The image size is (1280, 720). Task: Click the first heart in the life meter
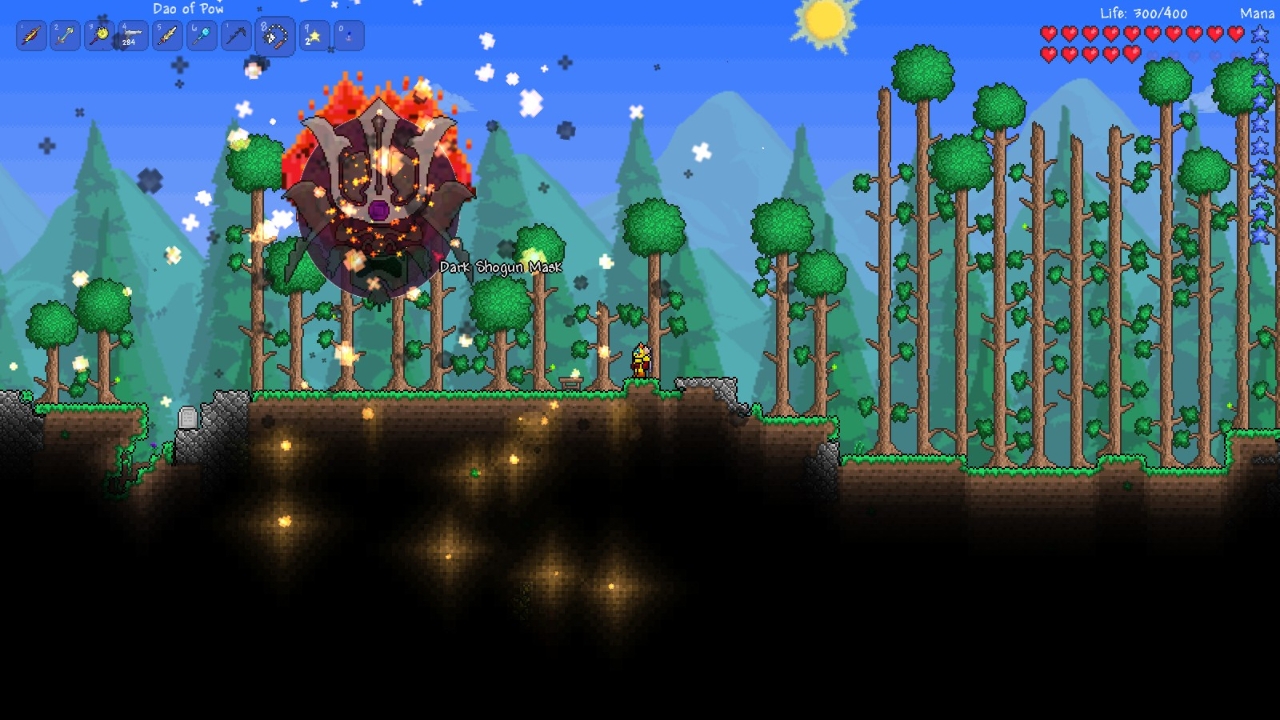click(1048, 33)
